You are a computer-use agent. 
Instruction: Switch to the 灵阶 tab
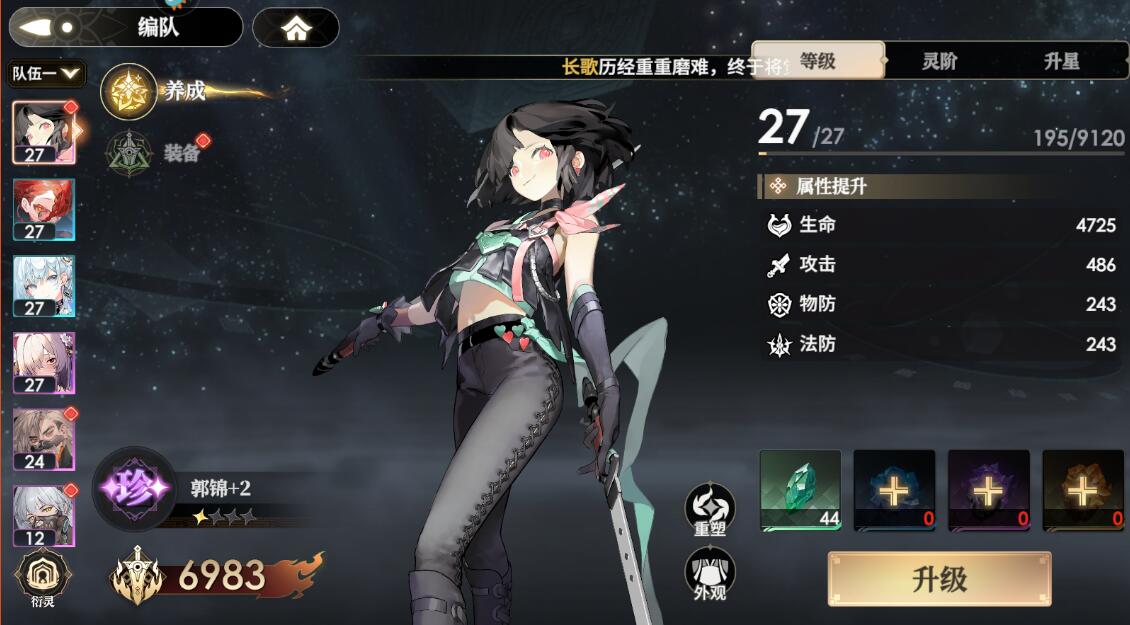coord(939,61)
